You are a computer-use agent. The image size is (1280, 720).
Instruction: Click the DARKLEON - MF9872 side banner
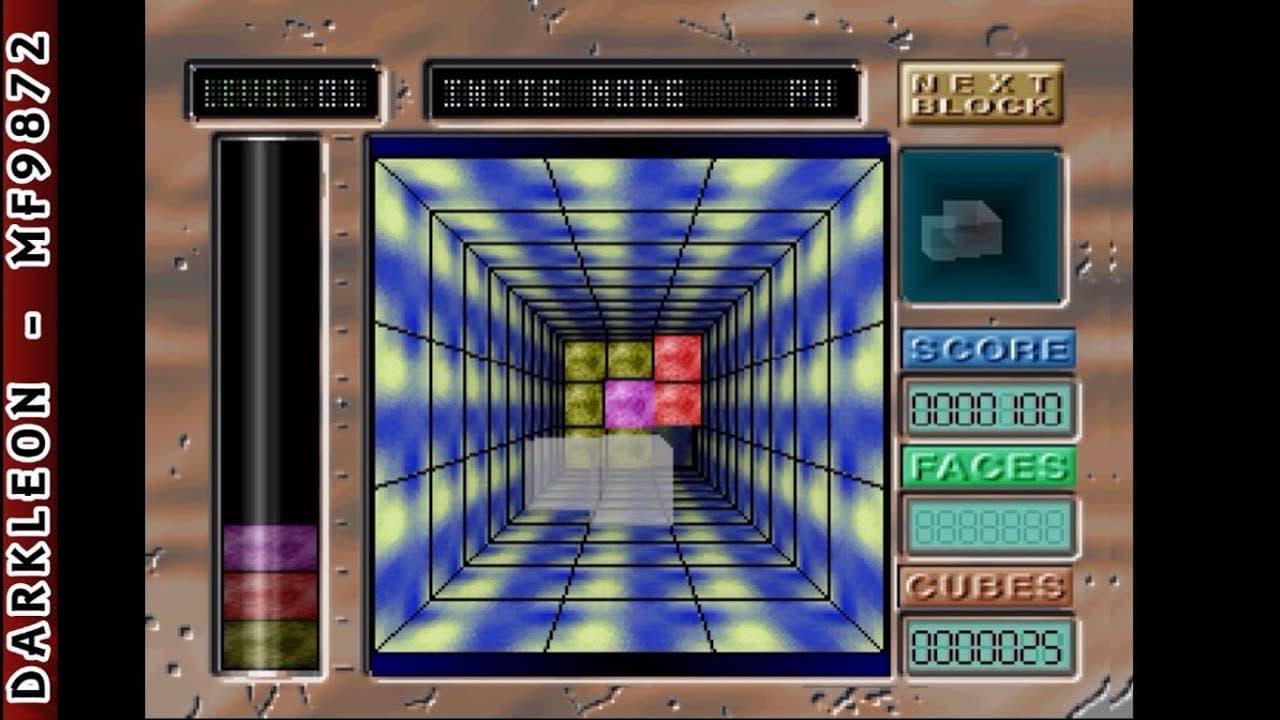pyautogui.click(x=30, y=360)
